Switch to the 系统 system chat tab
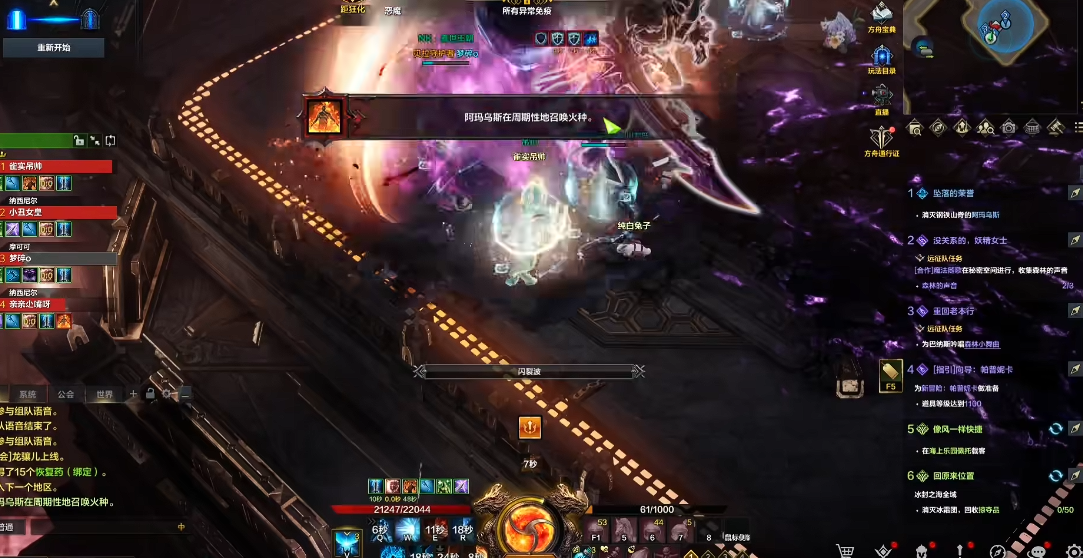 [28, 394]
